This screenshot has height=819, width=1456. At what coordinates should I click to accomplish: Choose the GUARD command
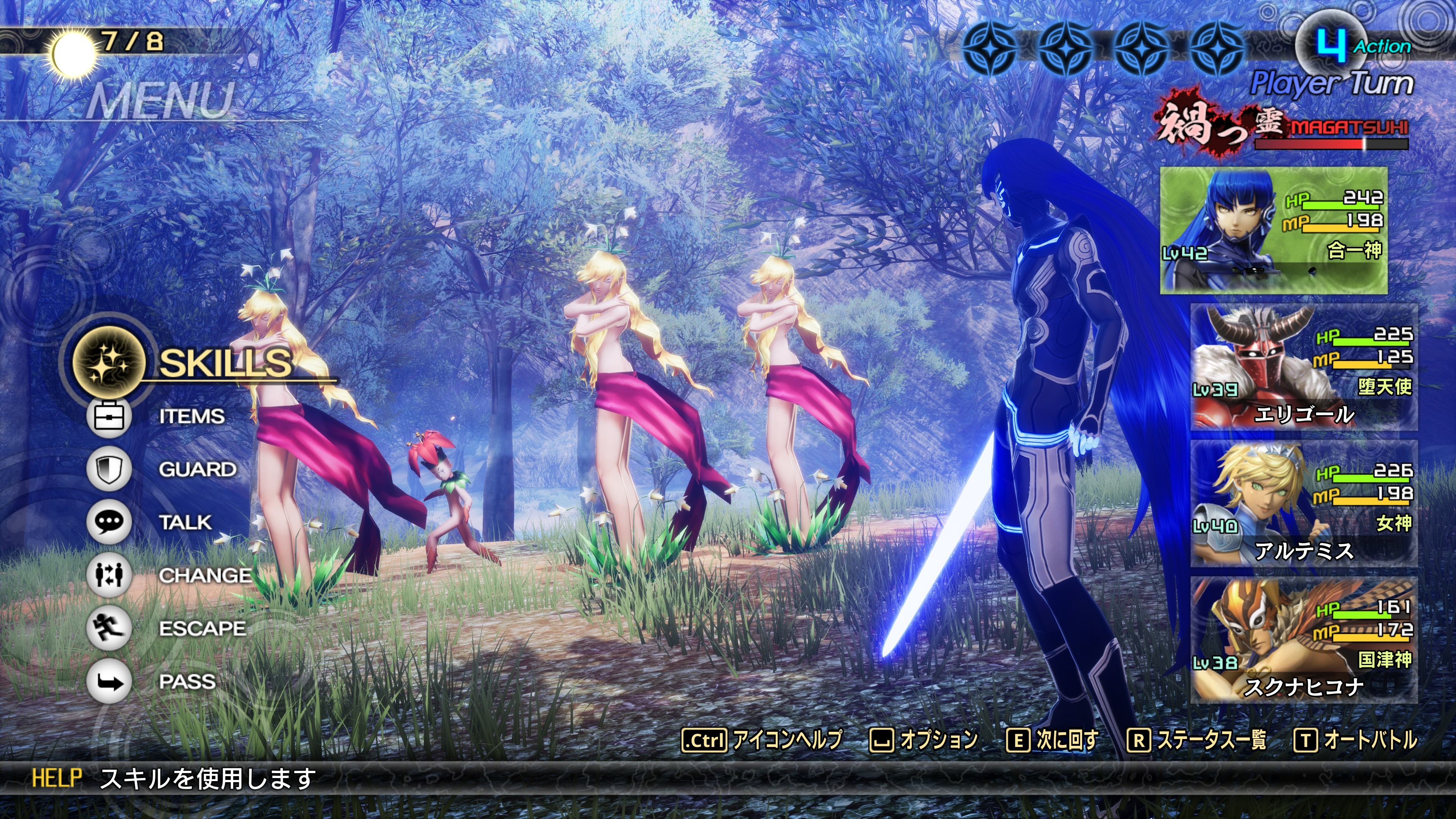[197, 469]
